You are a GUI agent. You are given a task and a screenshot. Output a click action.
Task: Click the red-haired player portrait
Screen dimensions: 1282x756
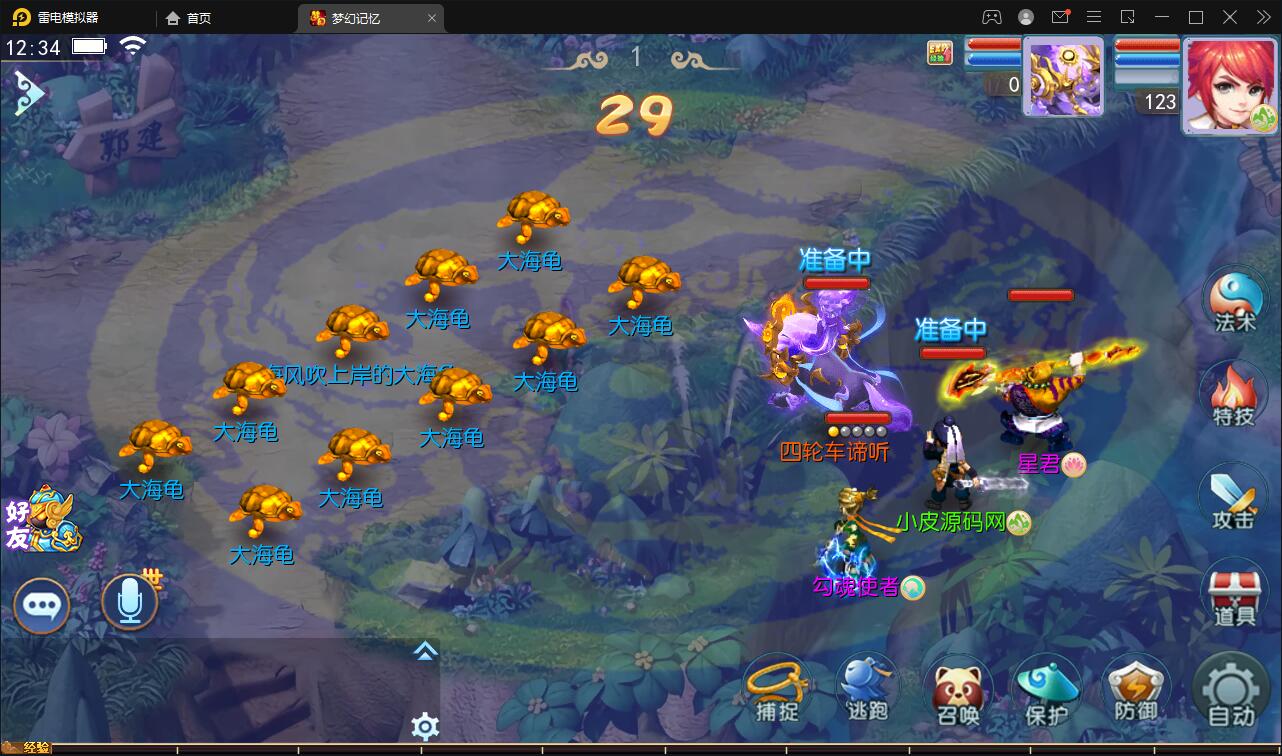click(1229, 86)
